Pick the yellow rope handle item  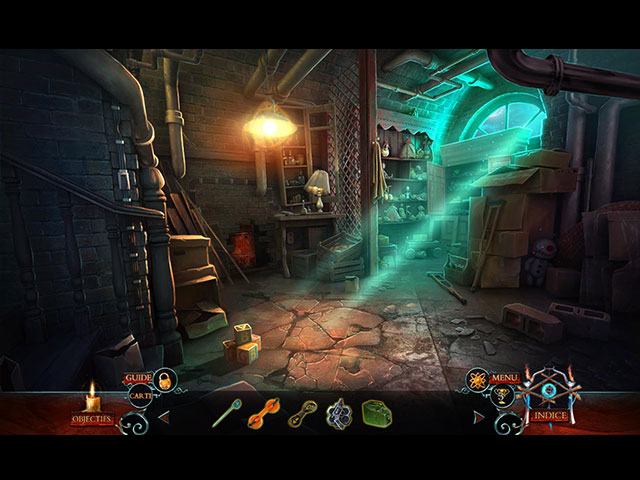302,413
